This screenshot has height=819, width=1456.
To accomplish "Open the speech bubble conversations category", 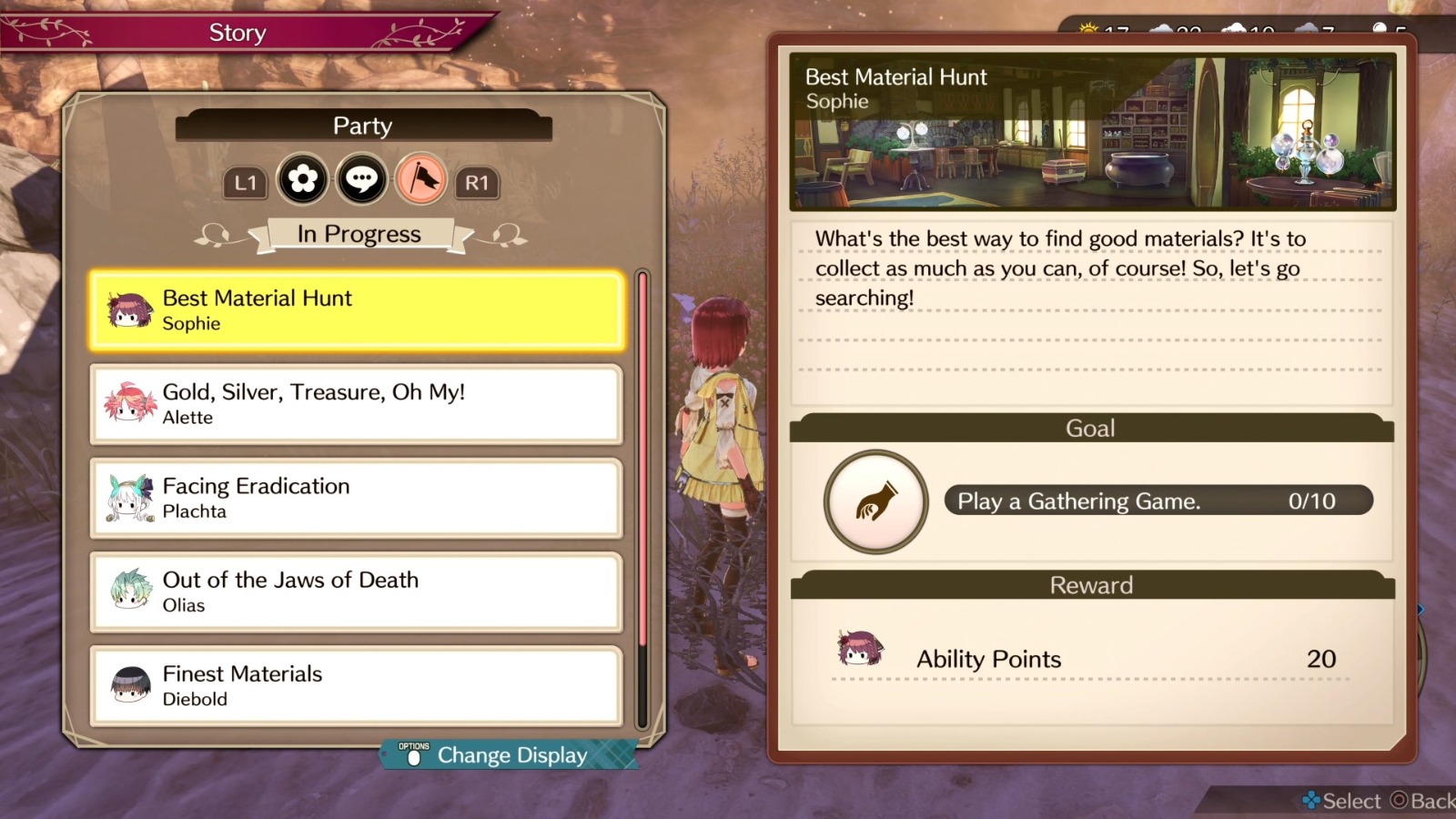I will 361,180.
